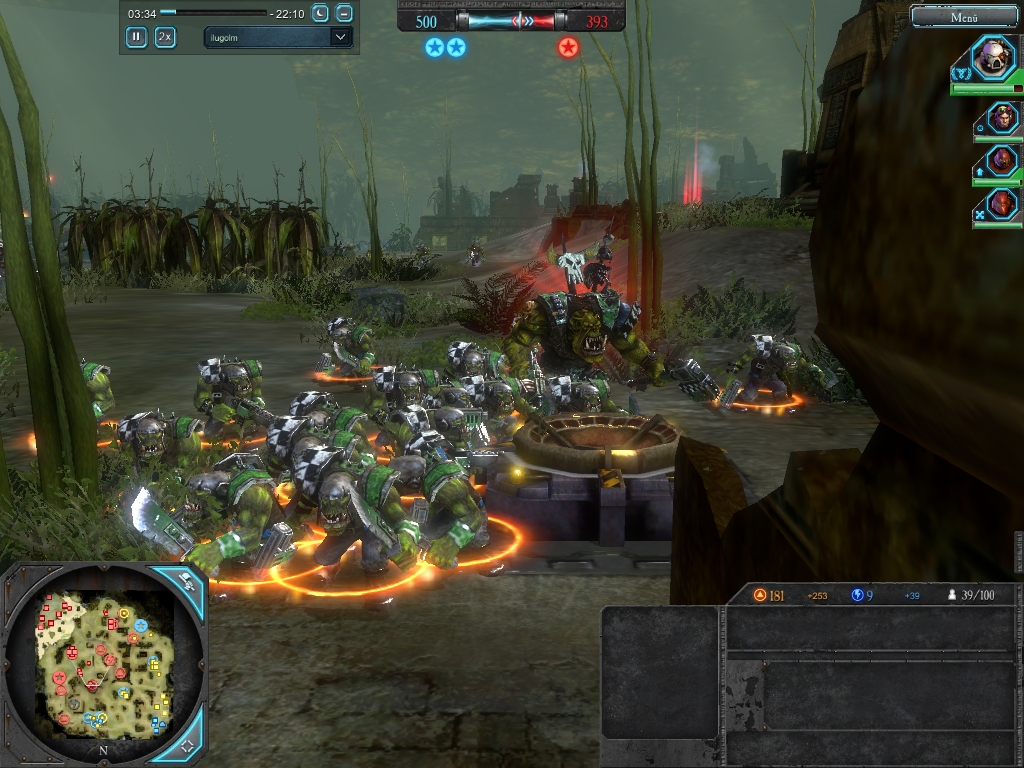The image size is (1024, 768).
Task: Click the crescent moon button in replay panel
Action: 320,13
